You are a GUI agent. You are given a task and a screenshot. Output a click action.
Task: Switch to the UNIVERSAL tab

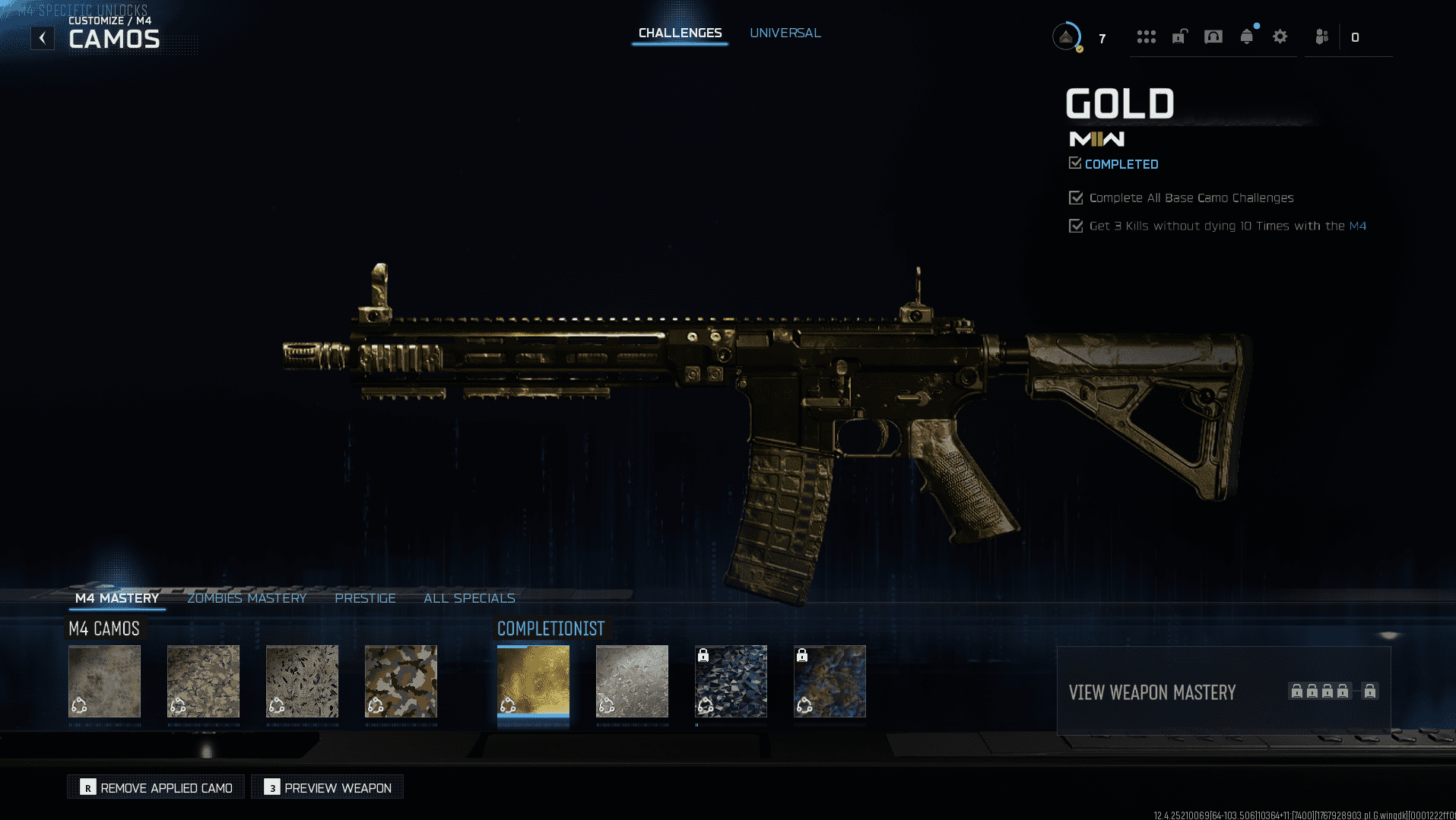(785, 33)
